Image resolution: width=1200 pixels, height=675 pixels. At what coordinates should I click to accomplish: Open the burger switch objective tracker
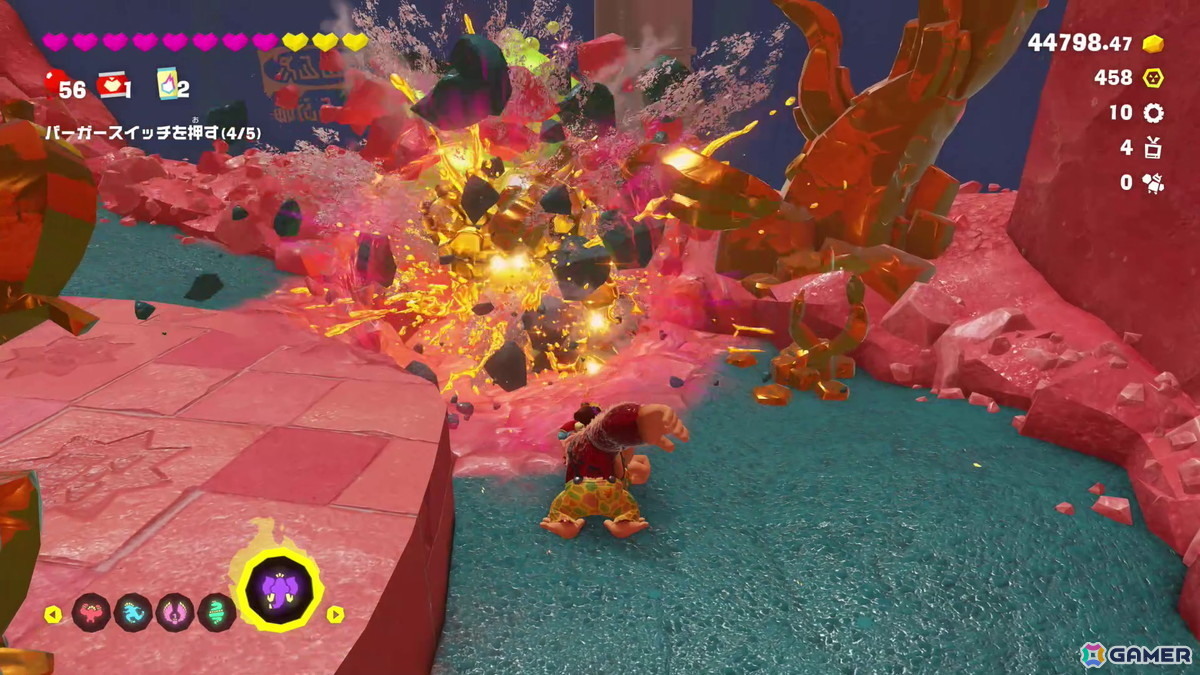(x=143, y=129)
